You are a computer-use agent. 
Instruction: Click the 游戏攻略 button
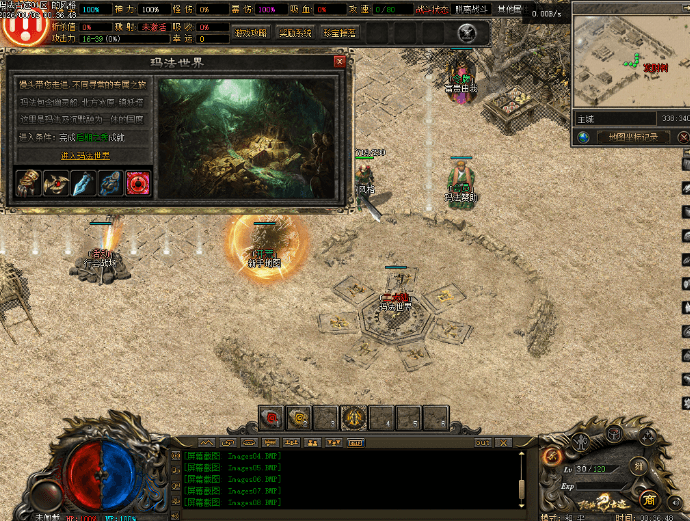click(249, 32)
